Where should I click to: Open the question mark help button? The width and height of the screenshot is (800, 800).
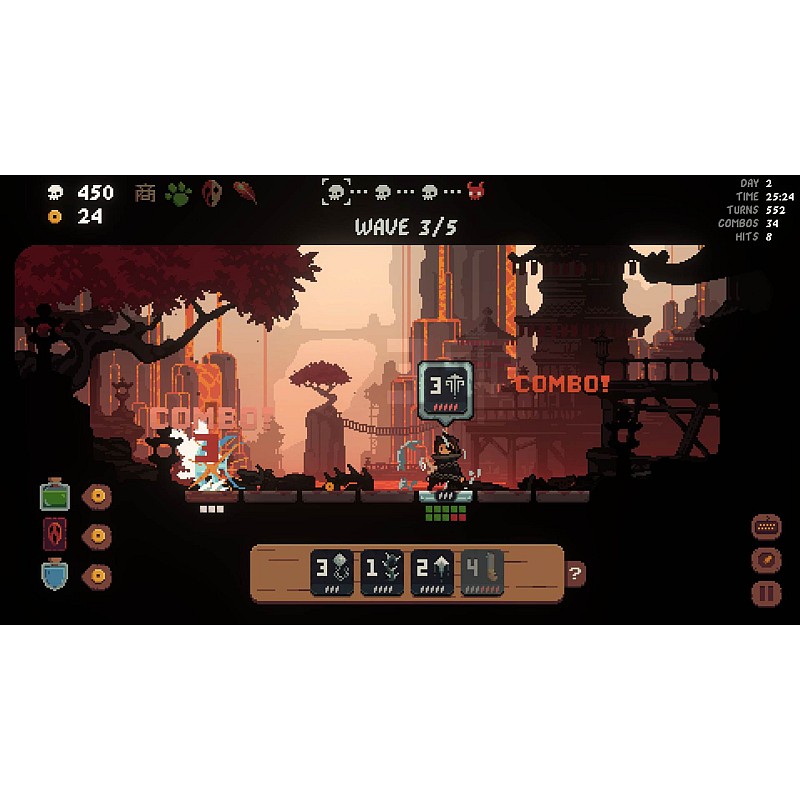[575, 574]
